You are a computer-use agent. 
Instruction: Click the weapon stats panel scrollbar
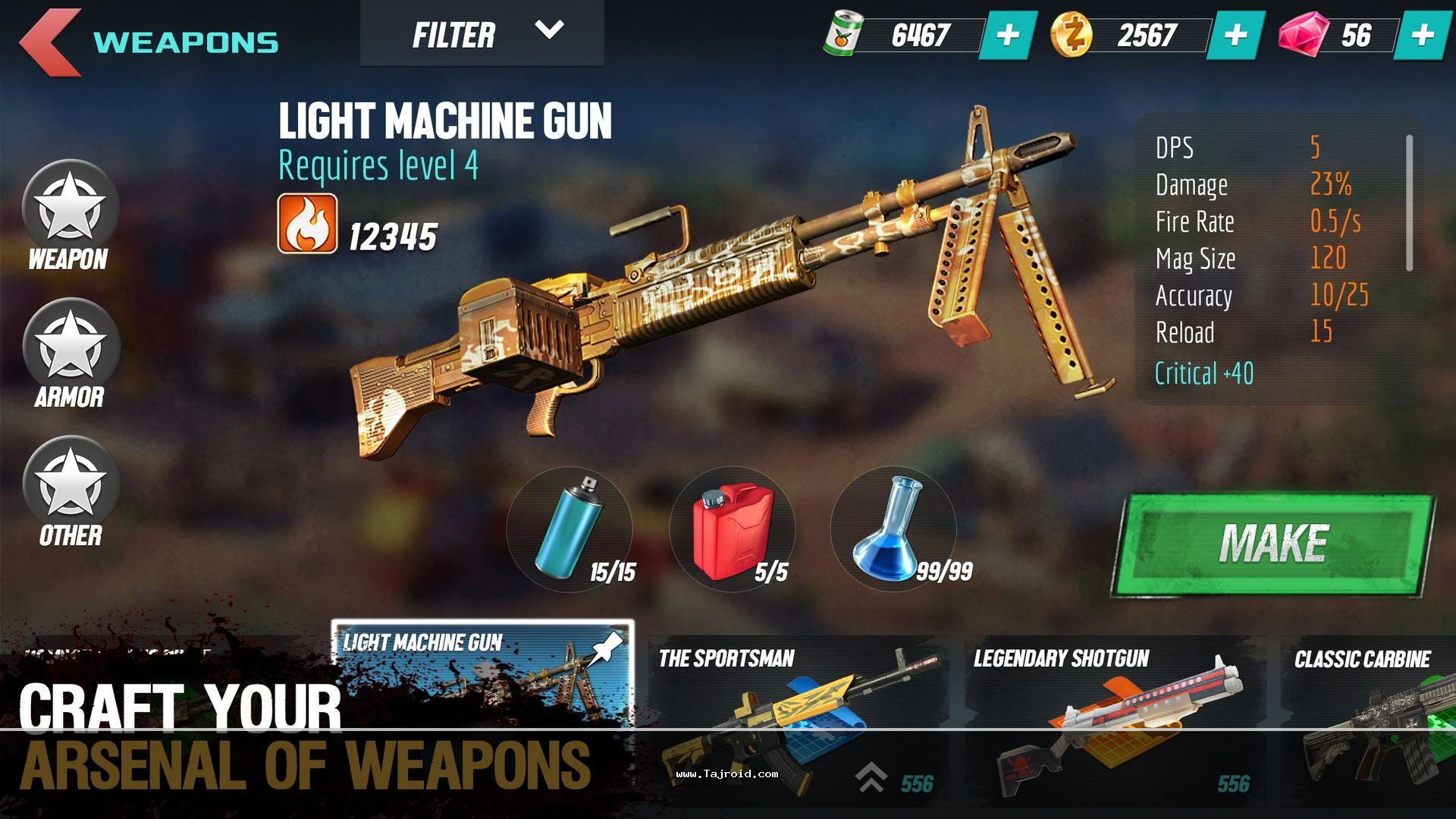1409,203
